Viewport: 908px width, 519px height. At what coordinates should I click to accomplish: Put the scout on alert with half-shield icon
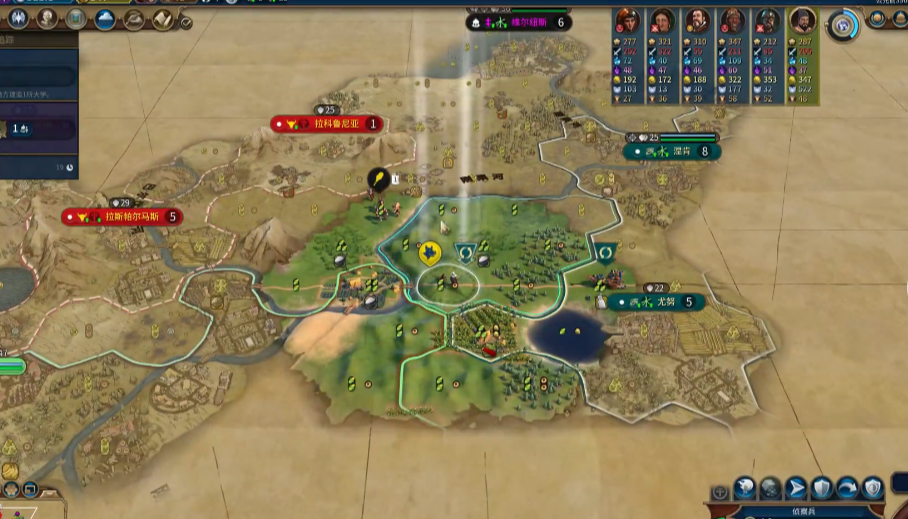tap(873, 487)
